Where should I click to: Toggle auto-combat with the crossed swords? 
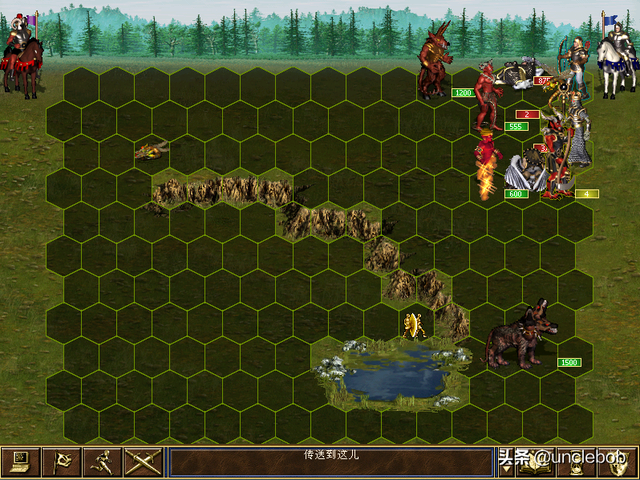pyautogui.click(x=141, y=461)
